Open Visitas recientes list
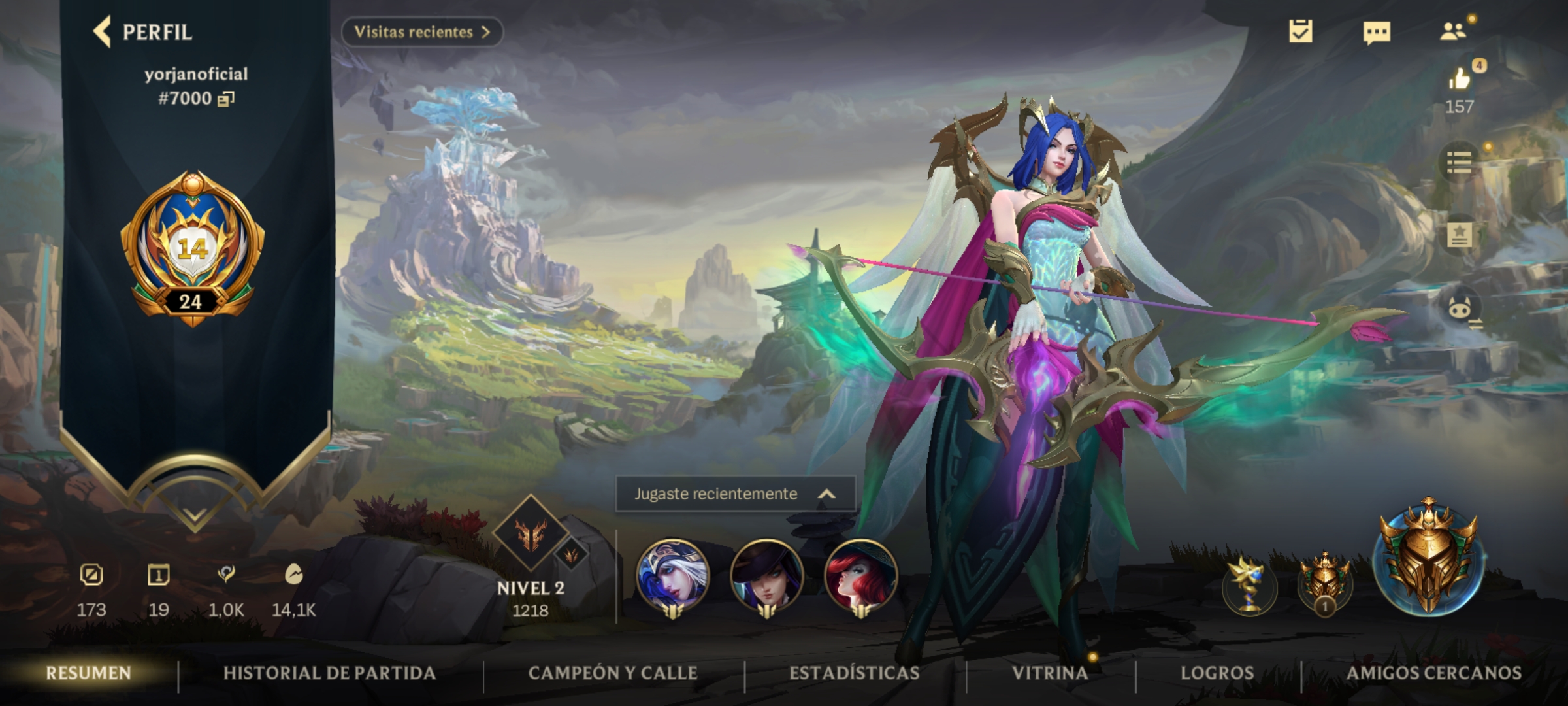The image size is (1568, 706). click(x=421, y=32)
